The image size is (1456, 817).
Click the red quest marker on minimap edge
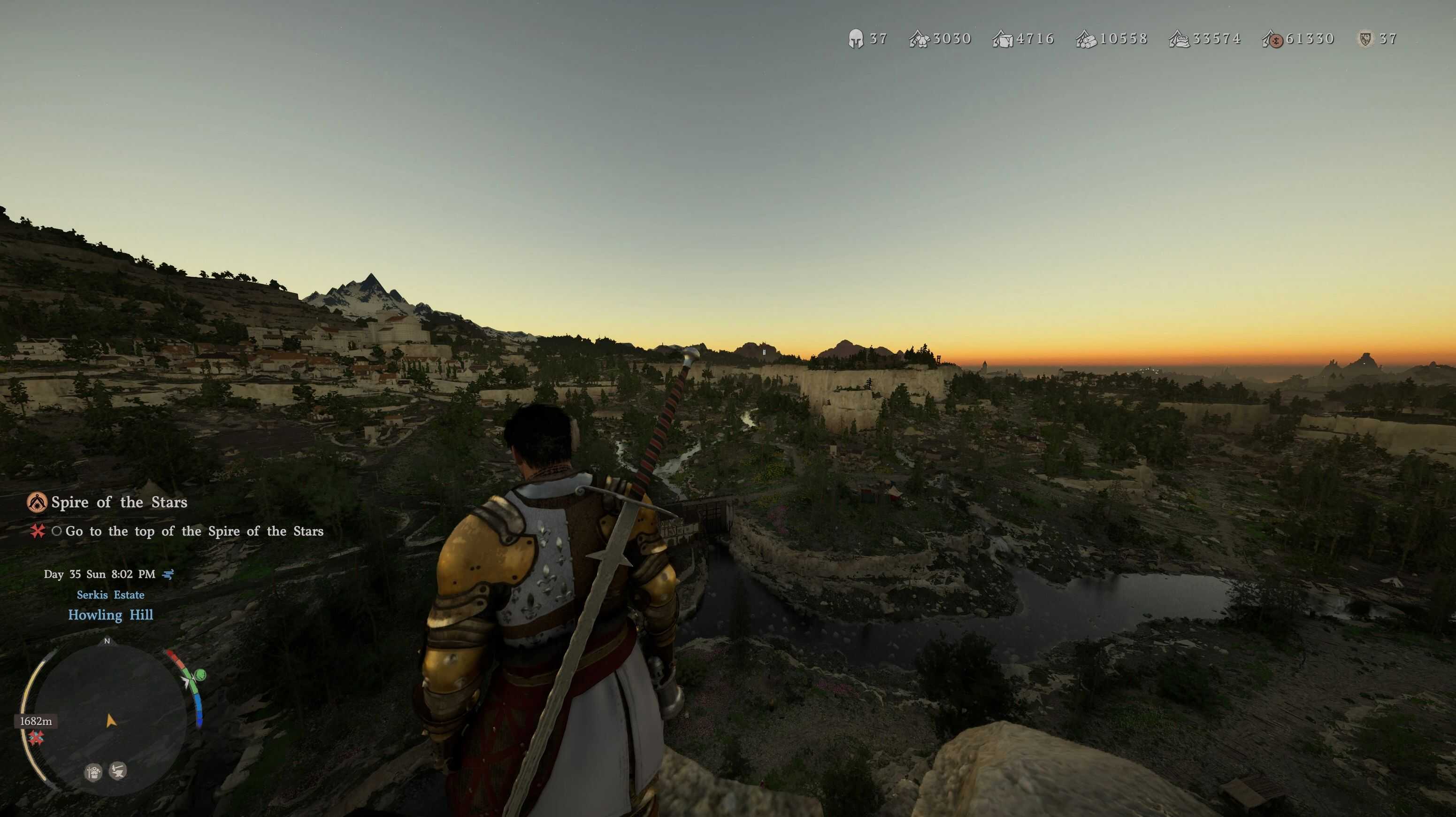click(x=37, y=737)
